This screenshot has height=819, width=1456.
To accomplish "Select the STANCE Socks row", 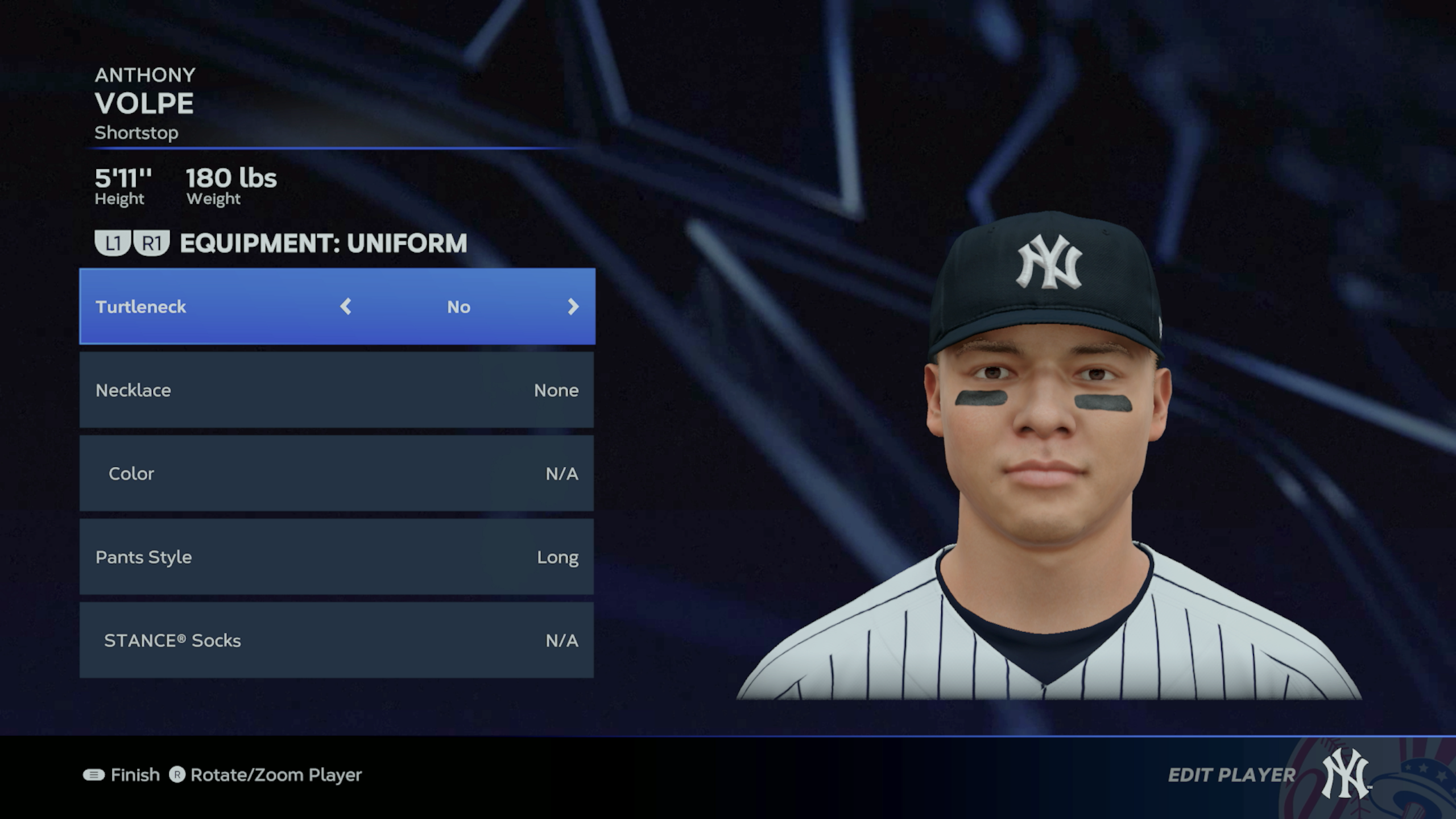I will tap(337, 640).
